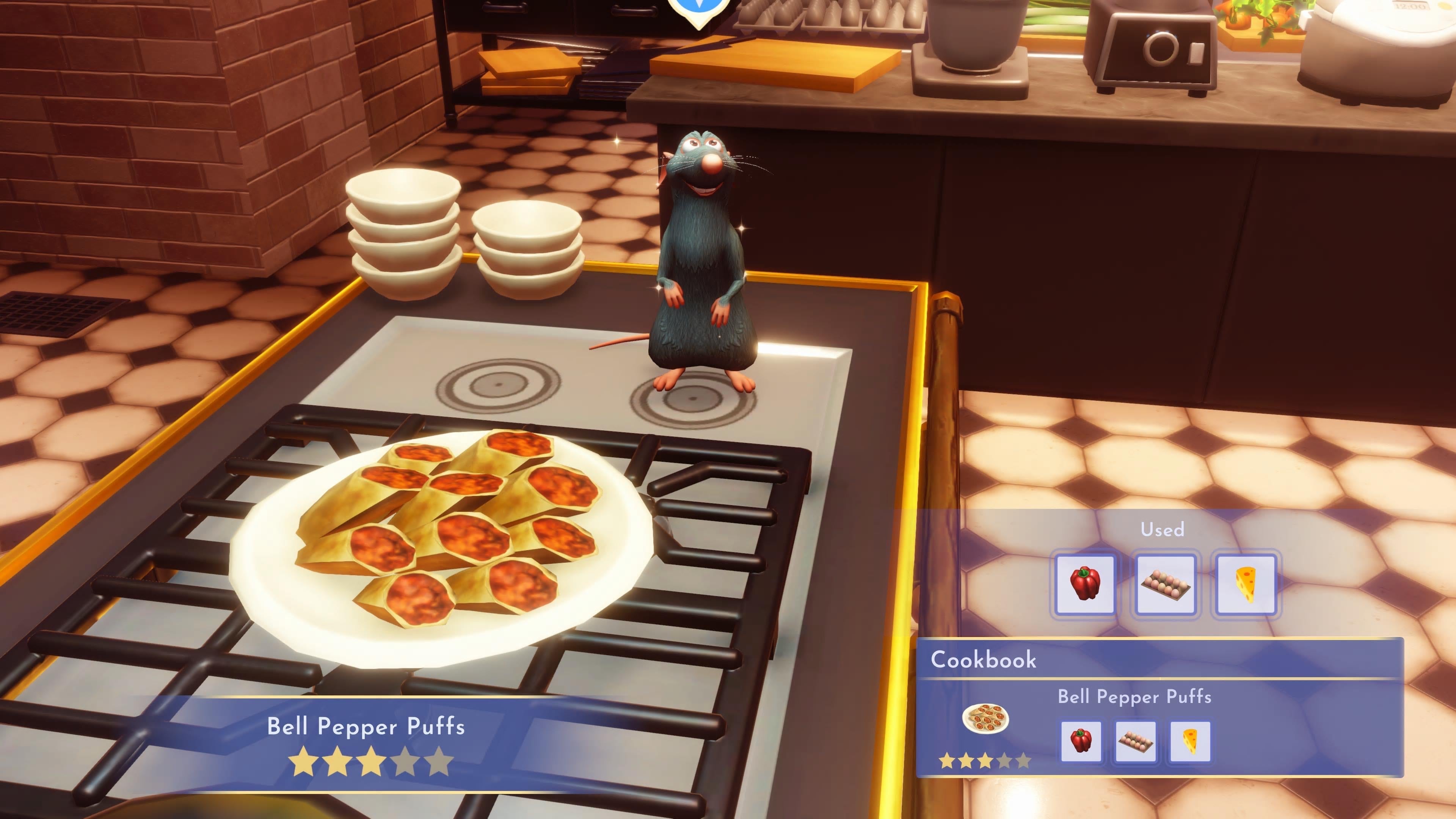Expand the Used ingredients section

coord(1163,530)
